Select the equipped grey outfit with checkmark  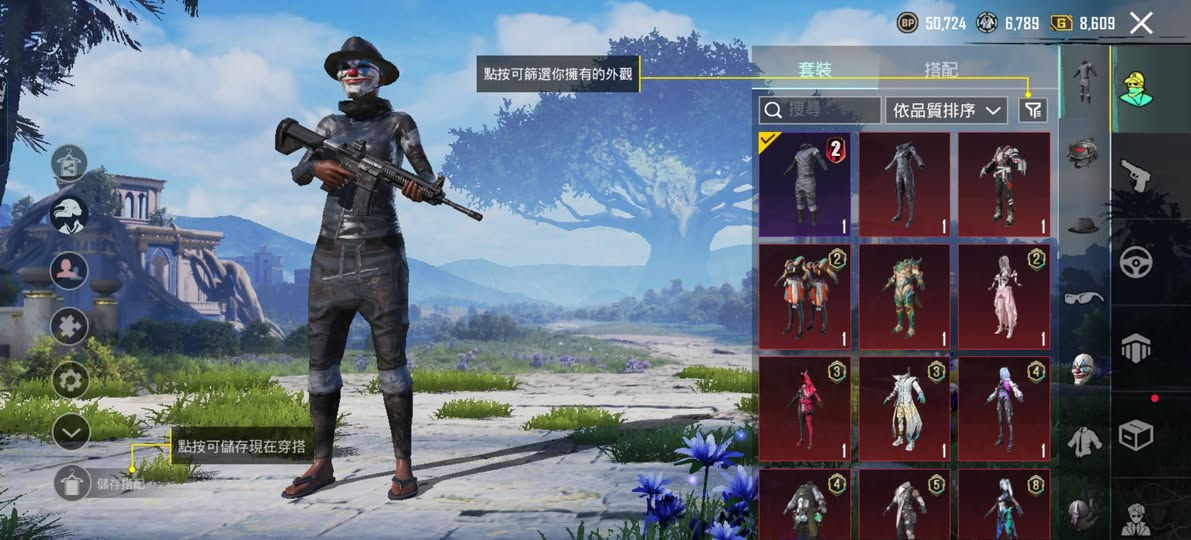click(x=804, y=184)
